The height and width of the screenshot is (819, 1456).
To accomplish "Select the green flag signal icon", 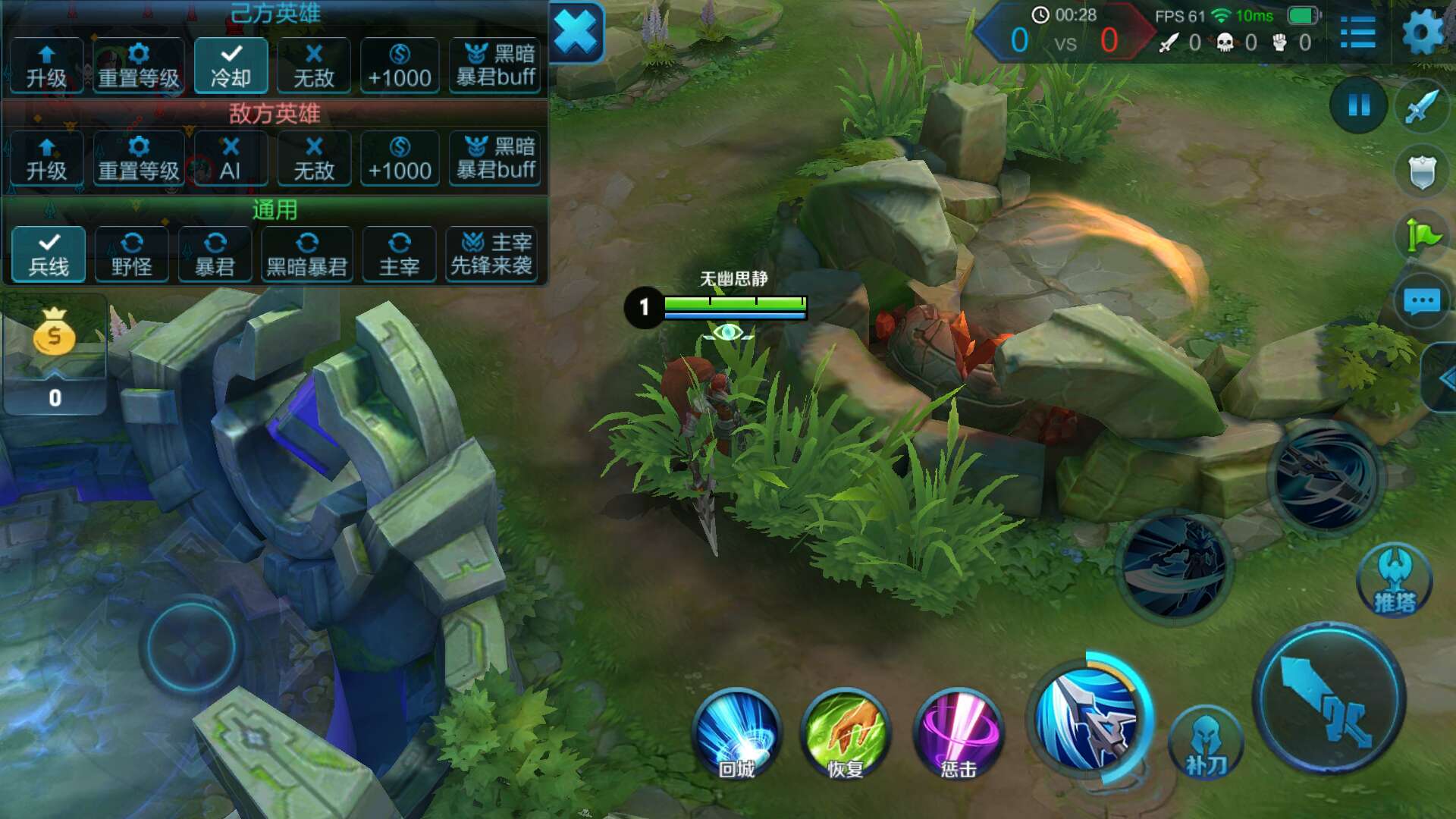I will (x=1422, y=235).
